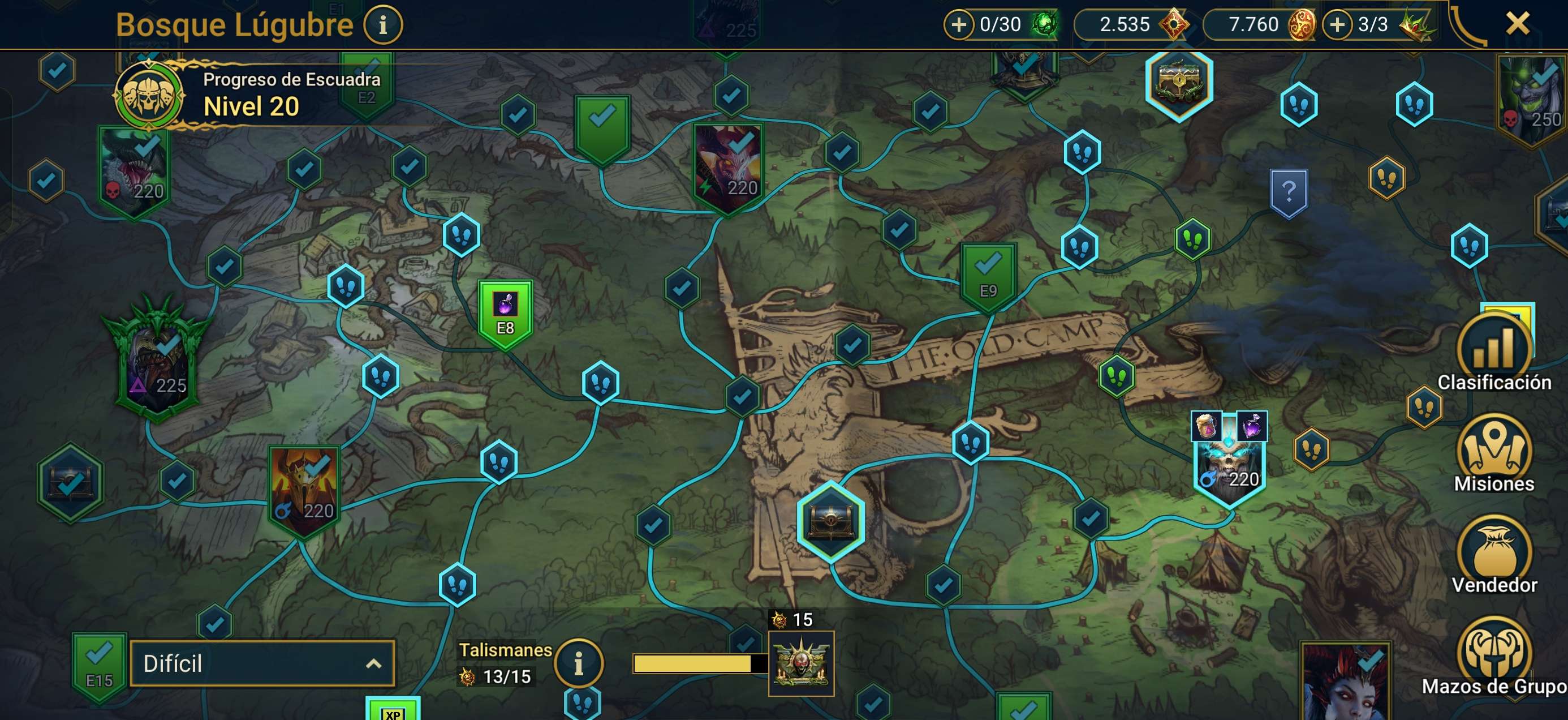Add more energy with the 0/30 plus button
1568x720 pixels.
(x=958, y=25)
